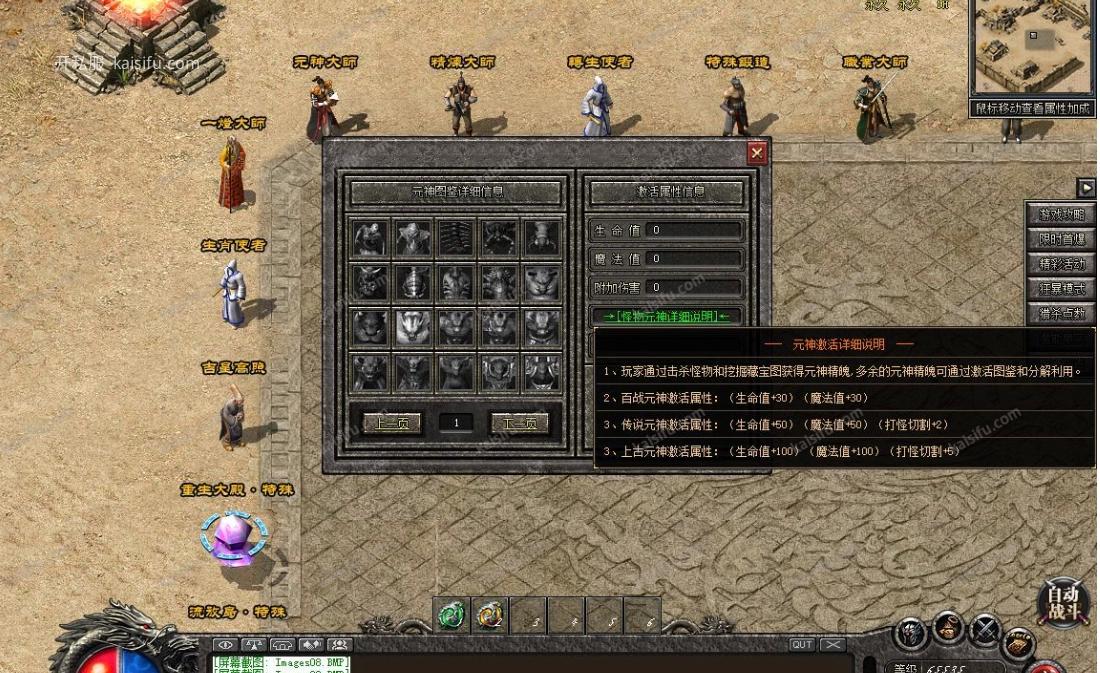Click the minimap in the corner

click(1031, 47)
